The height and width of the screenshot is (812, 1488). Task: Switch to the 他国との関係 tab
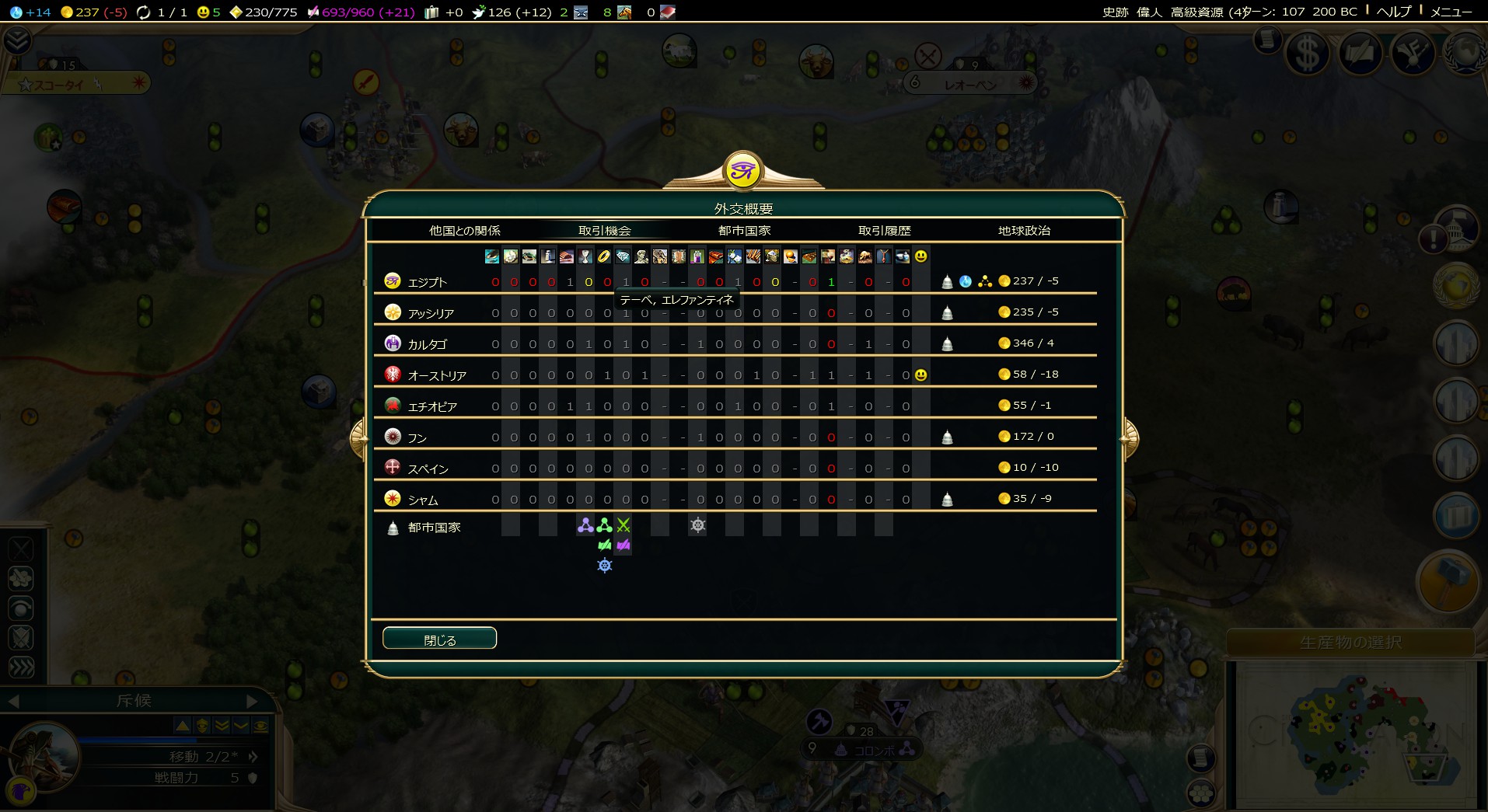pos(464,231)
